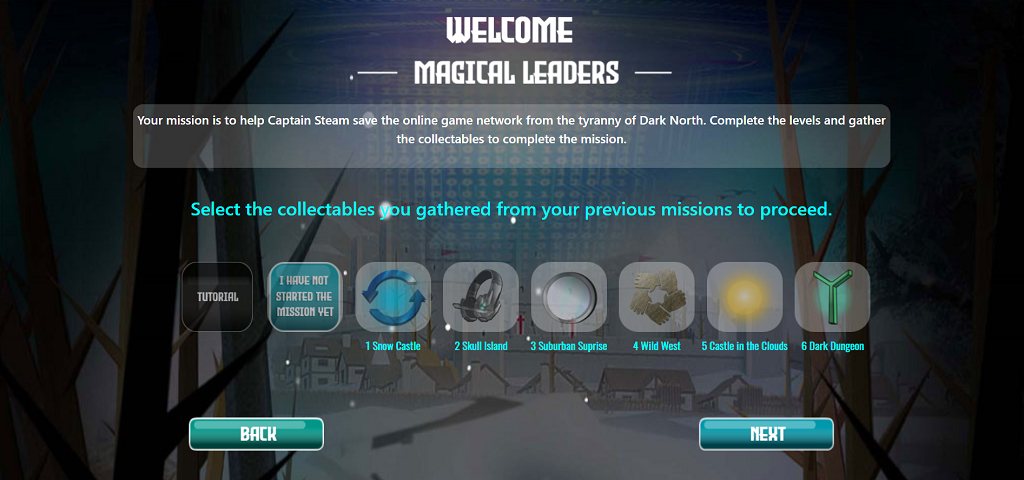The height and width of the screenshot is (480, 1024).
Task: Go back with the Back button
Action: click(x=257, y=434)
